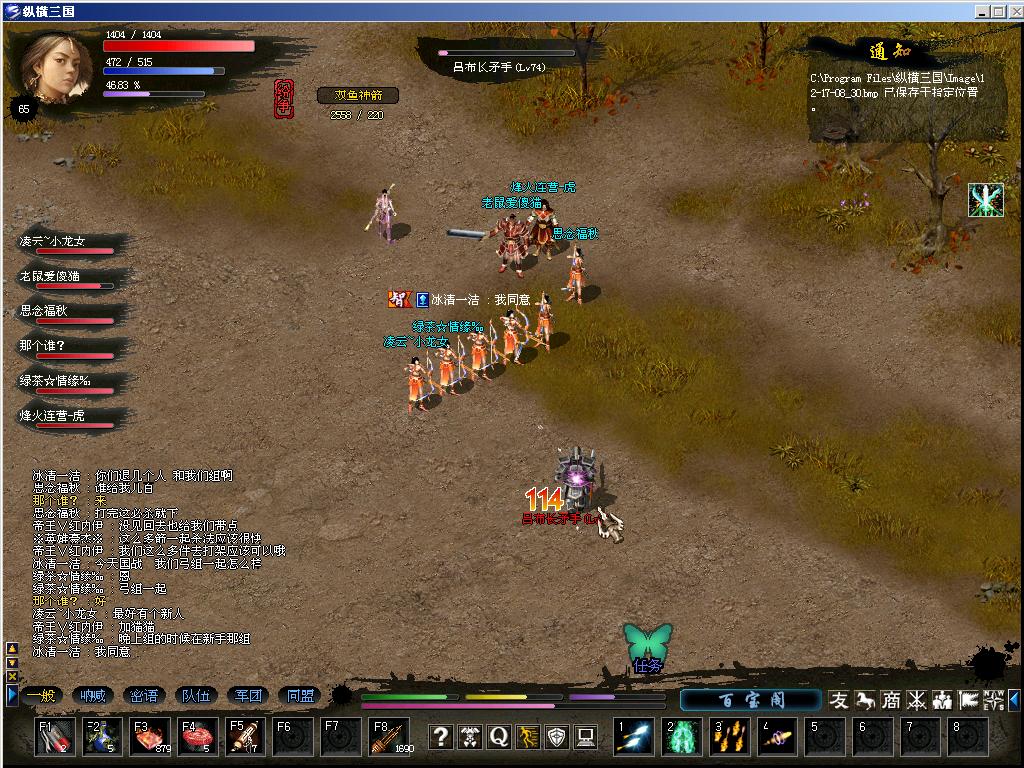Use the F3 flaming book item

[x=150, y=737]
